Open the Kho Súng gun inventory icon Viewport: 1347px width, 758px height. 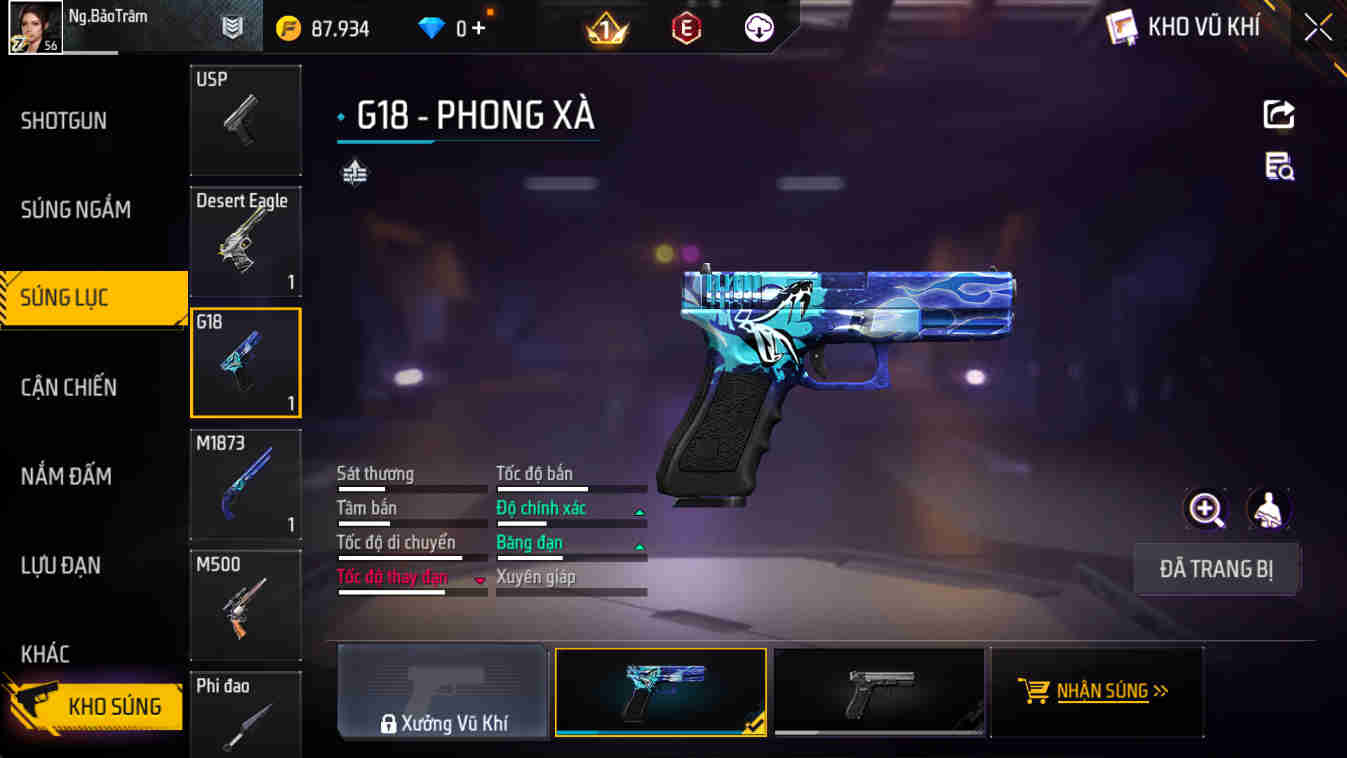95,705
